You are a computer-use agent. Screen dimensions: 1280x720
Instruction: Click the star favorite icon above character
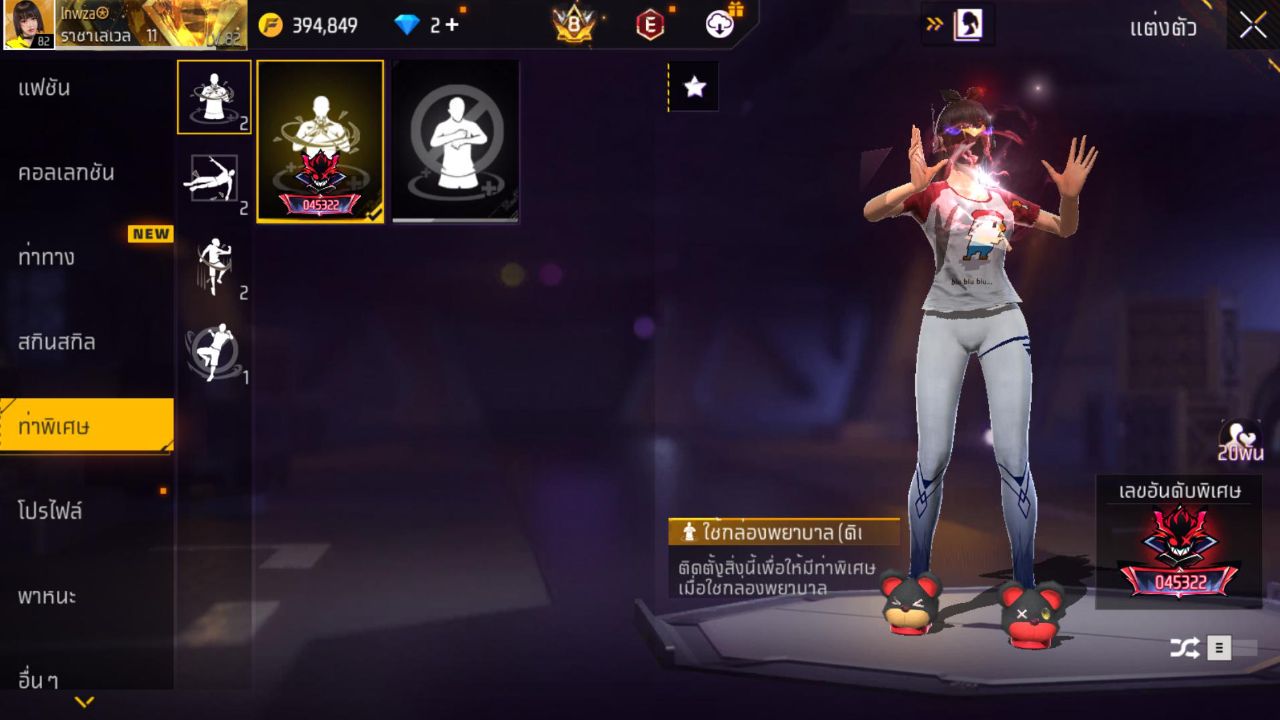(x=692, y=86)
